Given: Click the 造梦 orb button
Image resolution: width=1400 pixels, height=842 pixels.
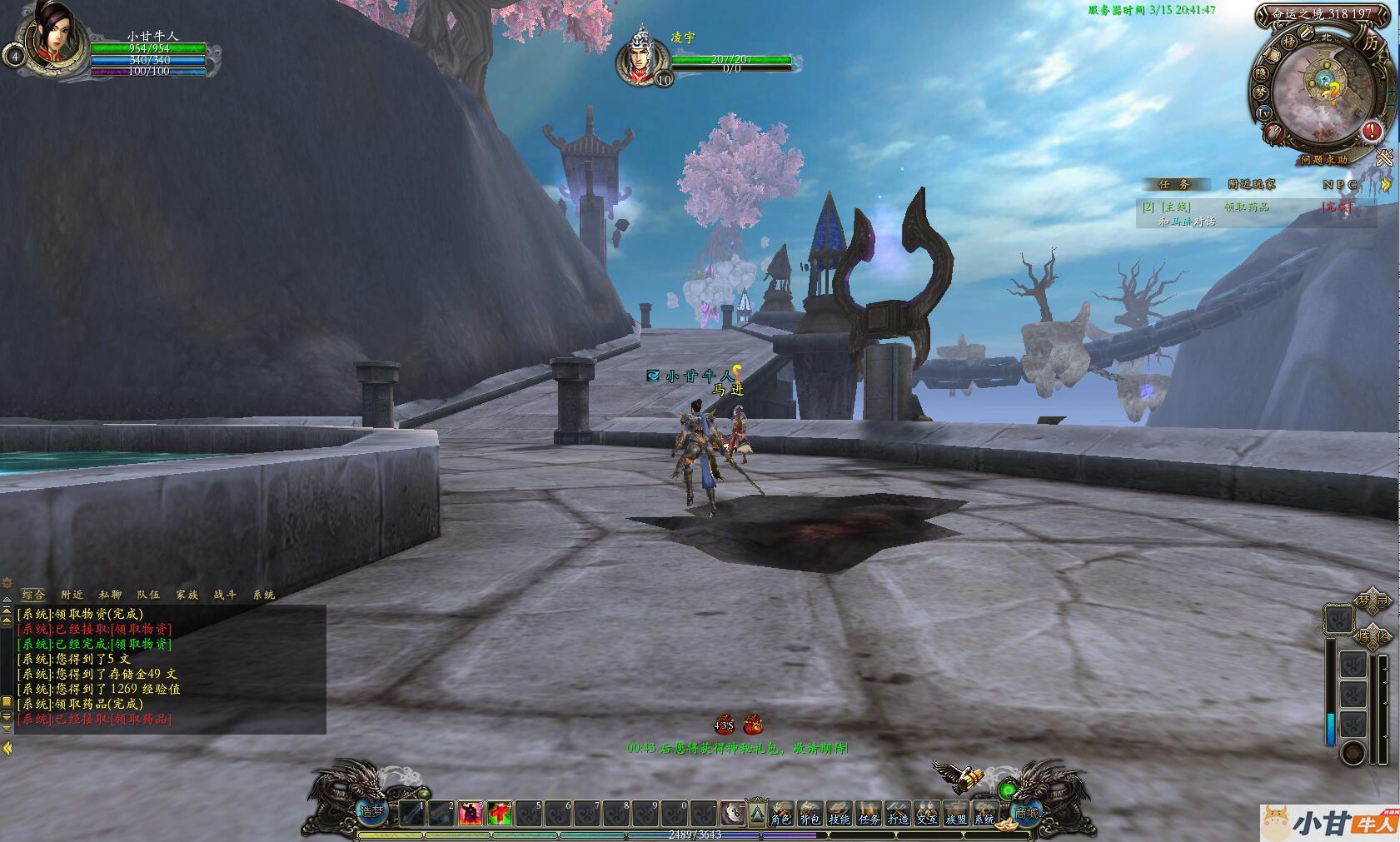Looking at the screenshot, I should coord(371,810).
